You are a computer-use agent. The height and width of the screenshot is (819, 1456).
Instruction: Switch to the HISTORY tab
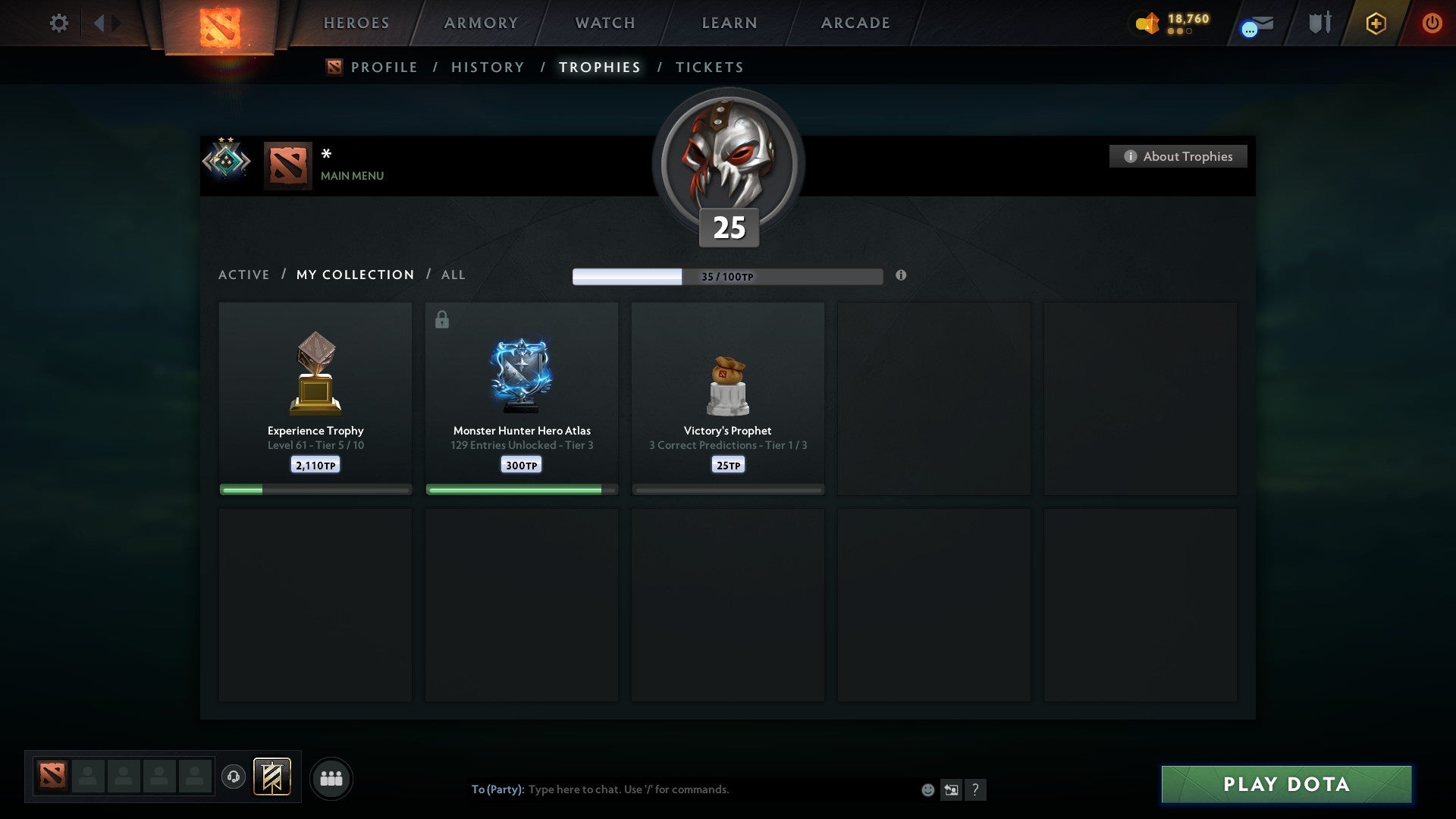point(487,67)
